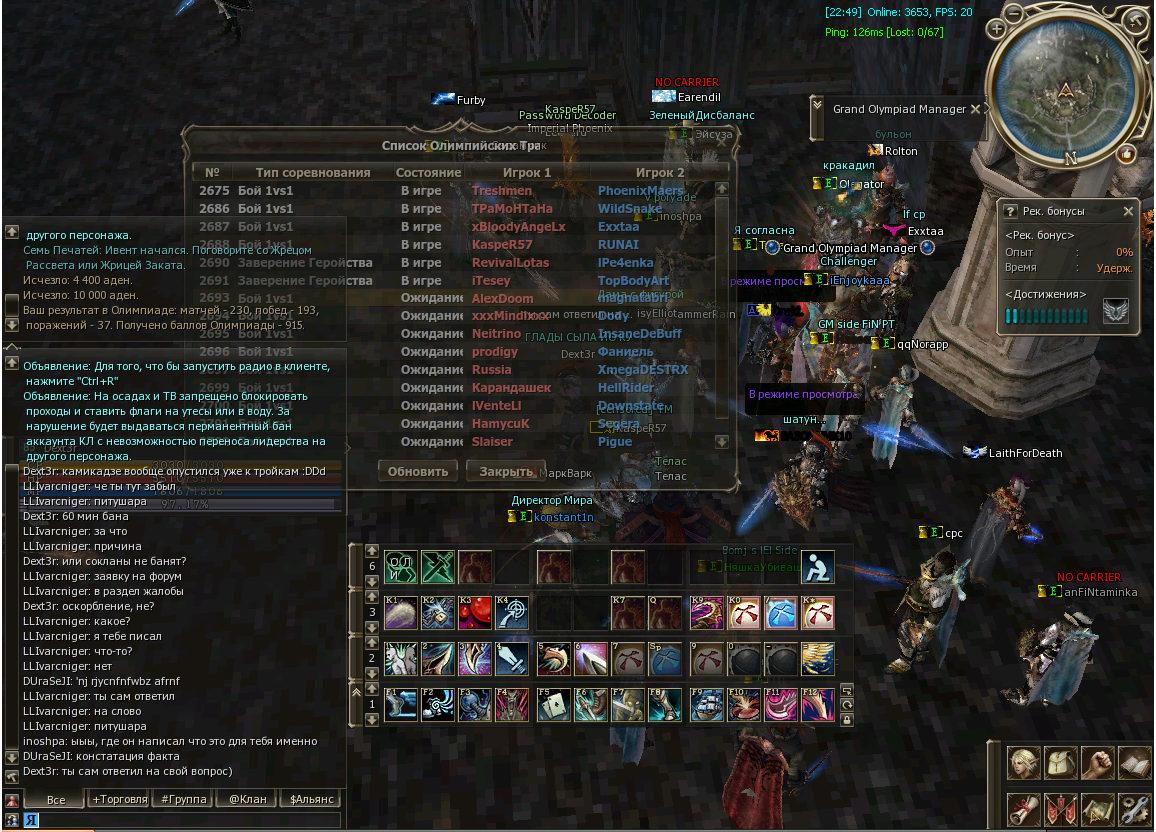Open the inventory bag icon
This screenshot has width=1156, height=832.
tap(1061, 763)
